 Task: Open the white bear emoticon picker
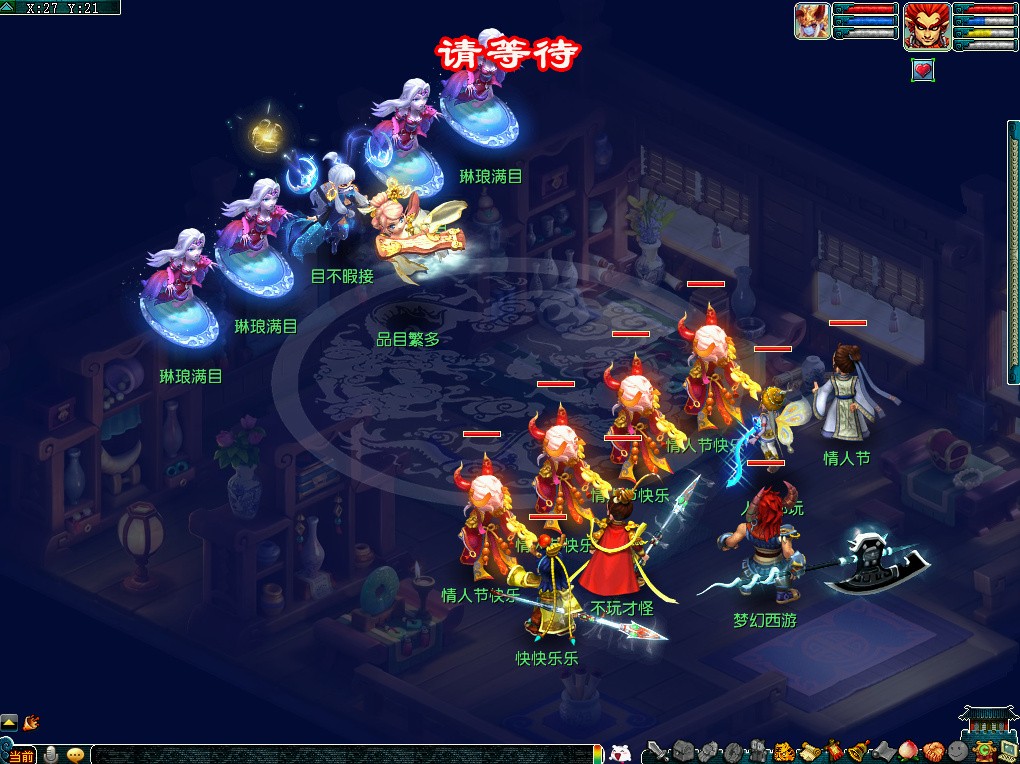pos(620,754)
